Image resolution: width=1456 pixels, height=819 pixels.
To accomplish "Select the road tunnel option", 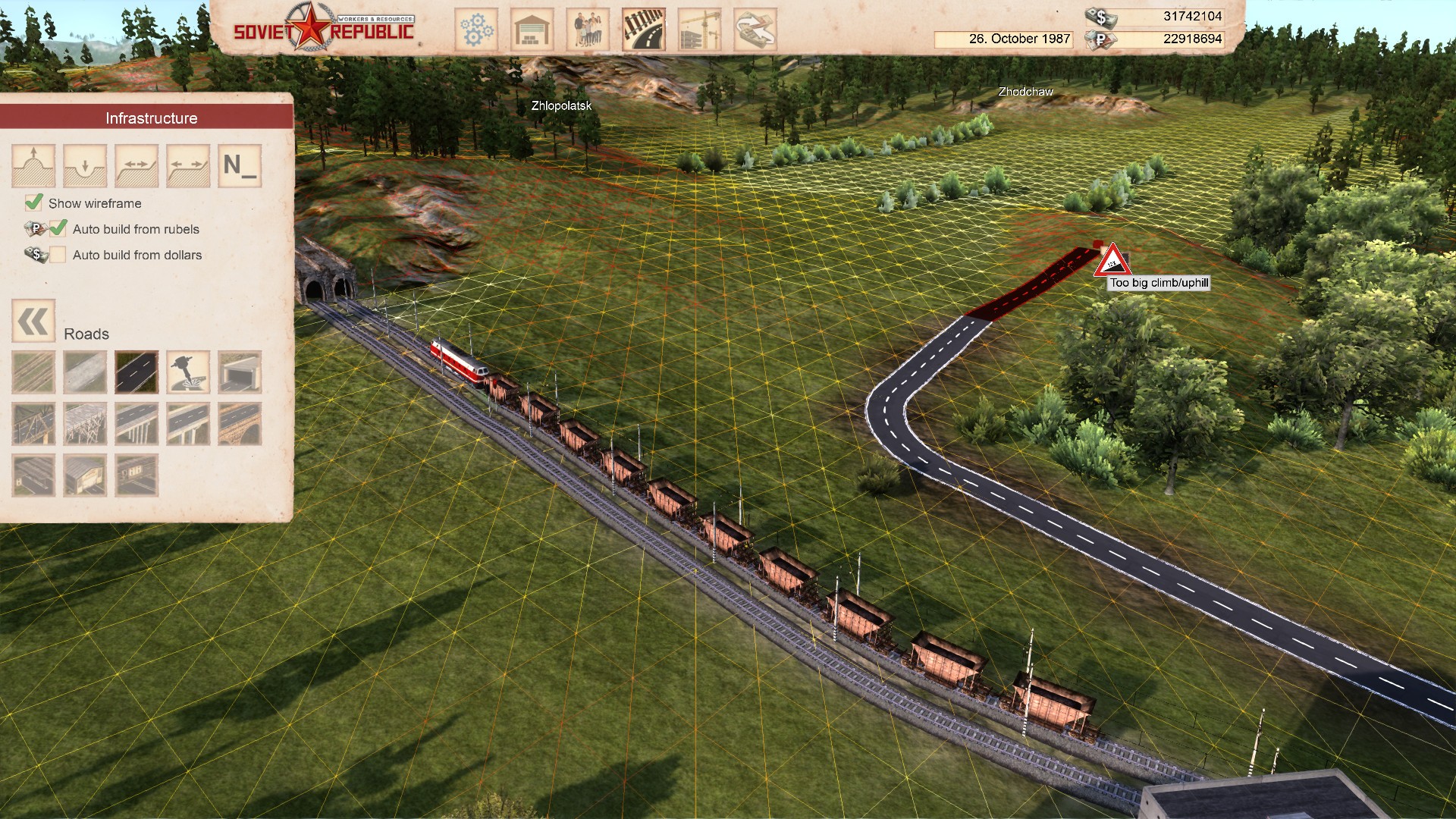I will 240,373.
